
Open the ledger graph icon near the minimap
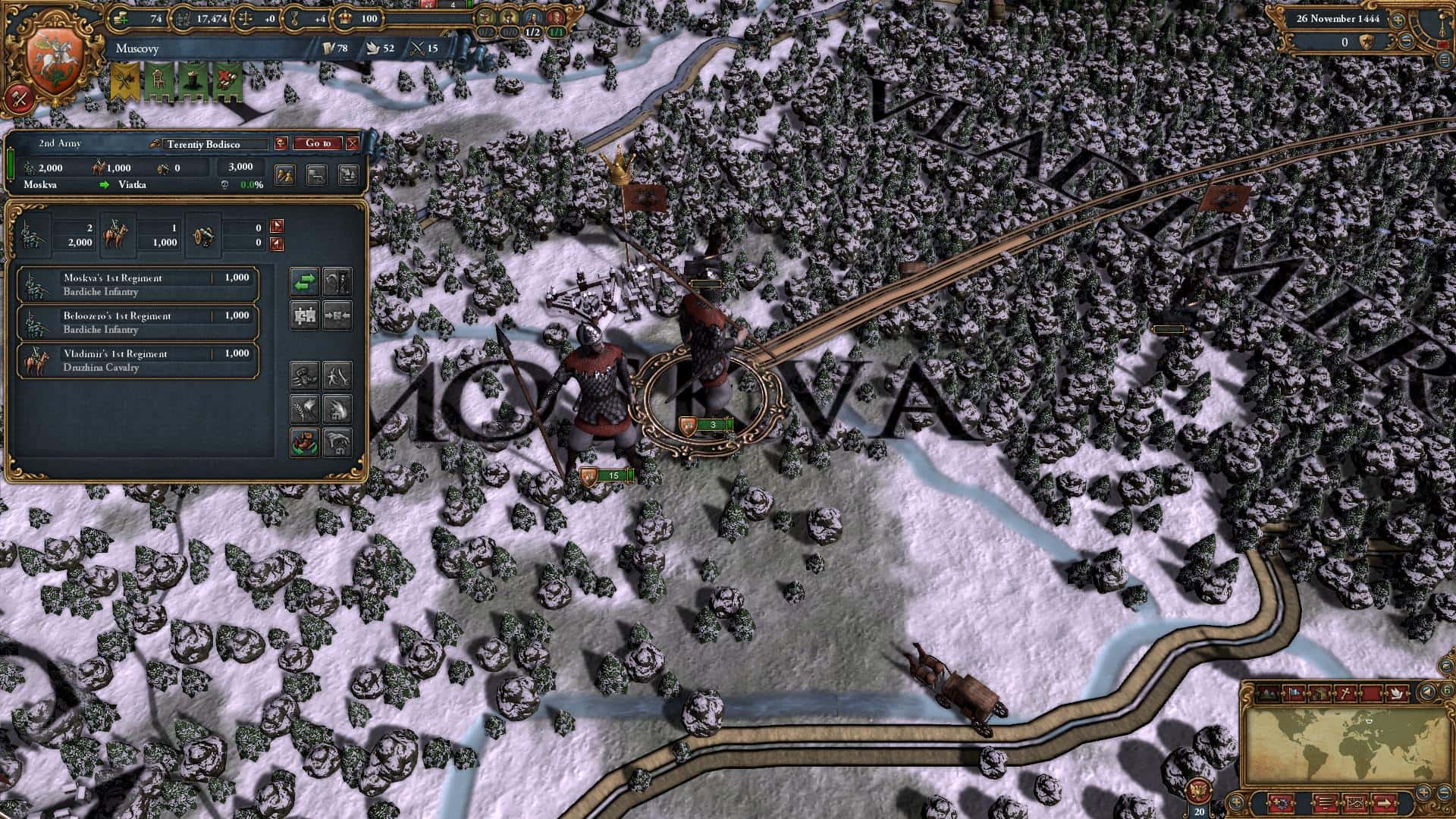[1355, 804]
